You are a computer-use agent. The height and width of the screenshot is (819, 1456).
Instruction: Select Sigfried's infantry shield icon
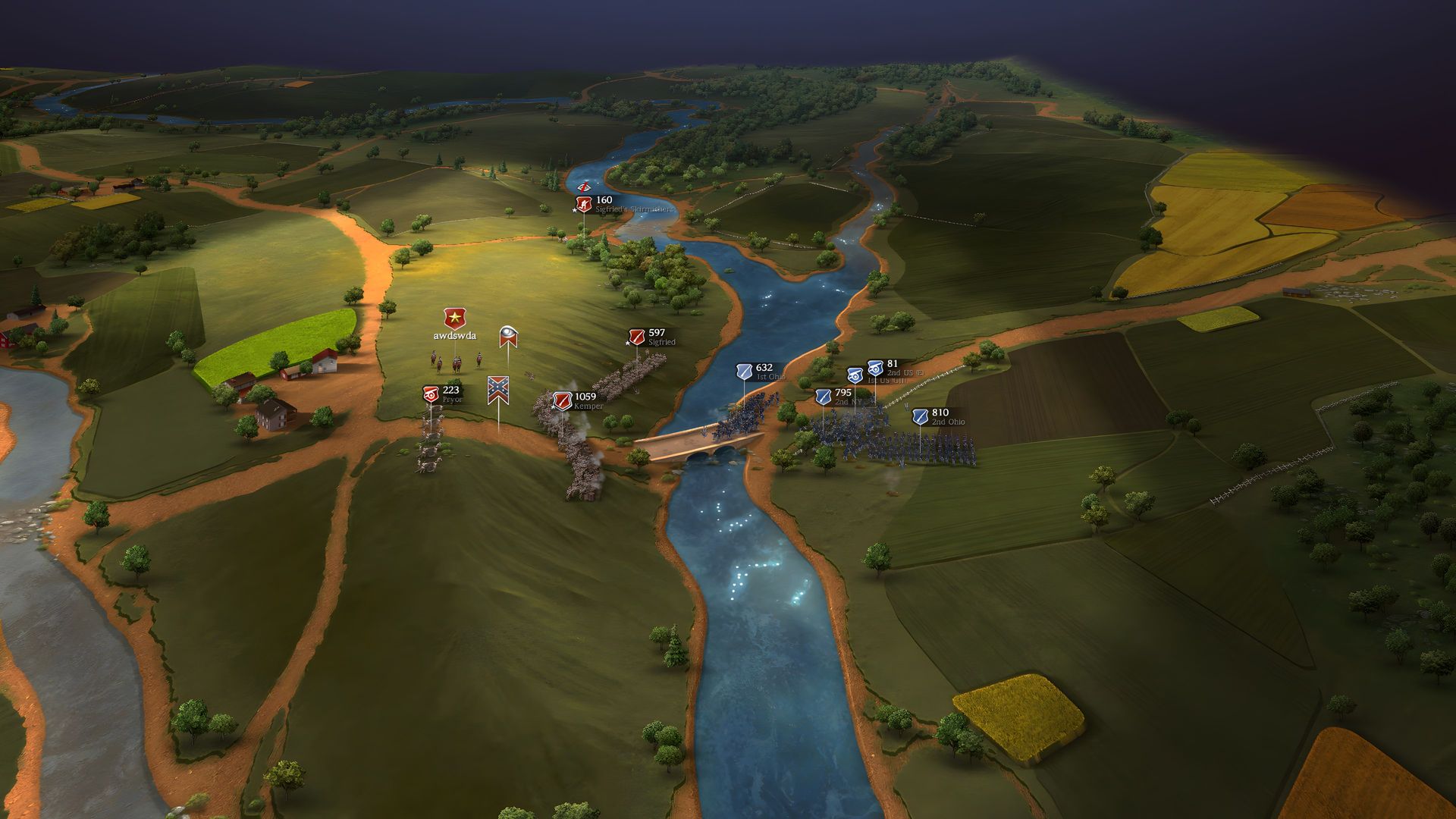(x=637, y=337)
